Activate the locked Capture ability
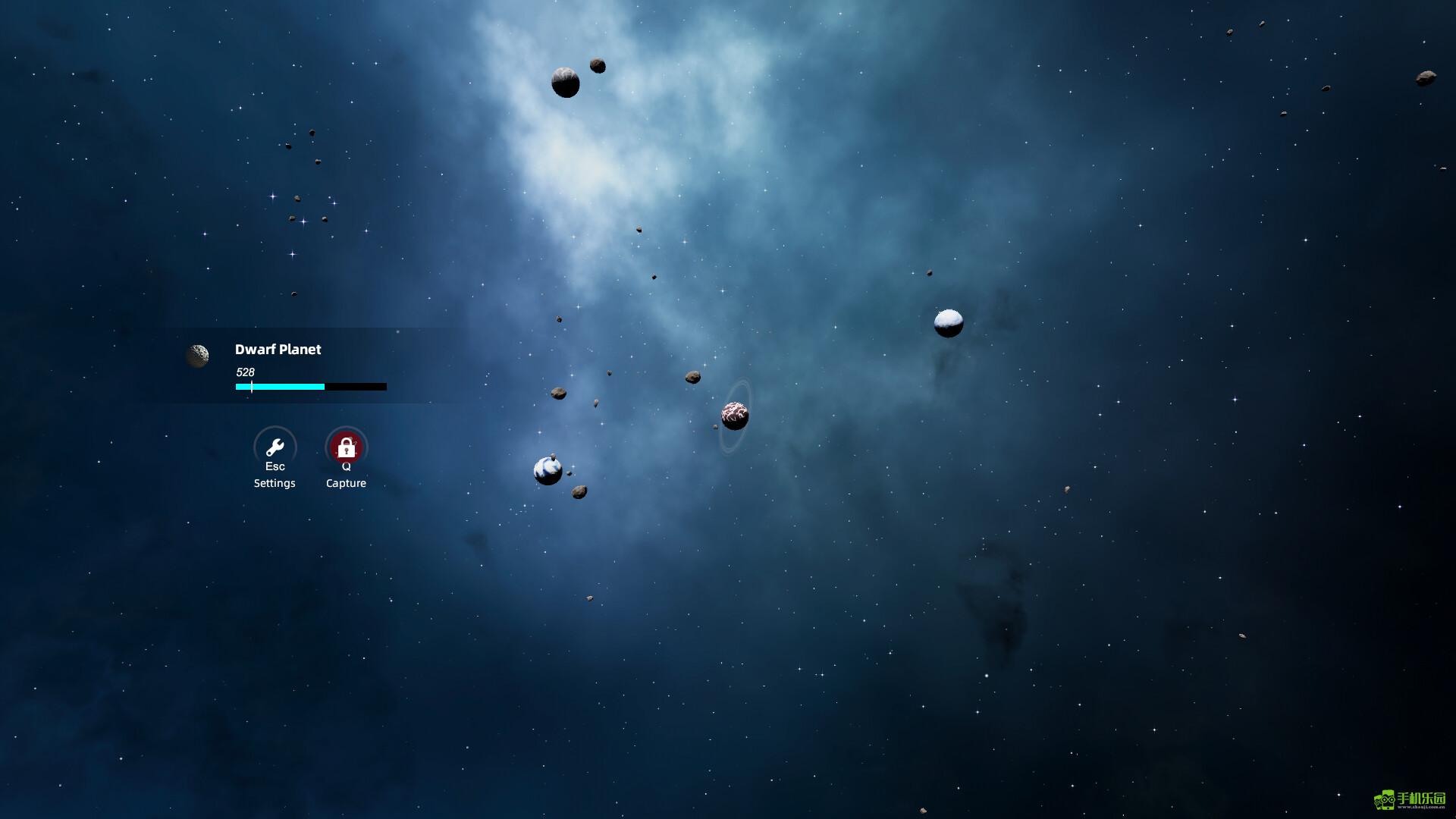This screenshot has height=819, width=1456. pyautogui.click(x=346, y=447)
